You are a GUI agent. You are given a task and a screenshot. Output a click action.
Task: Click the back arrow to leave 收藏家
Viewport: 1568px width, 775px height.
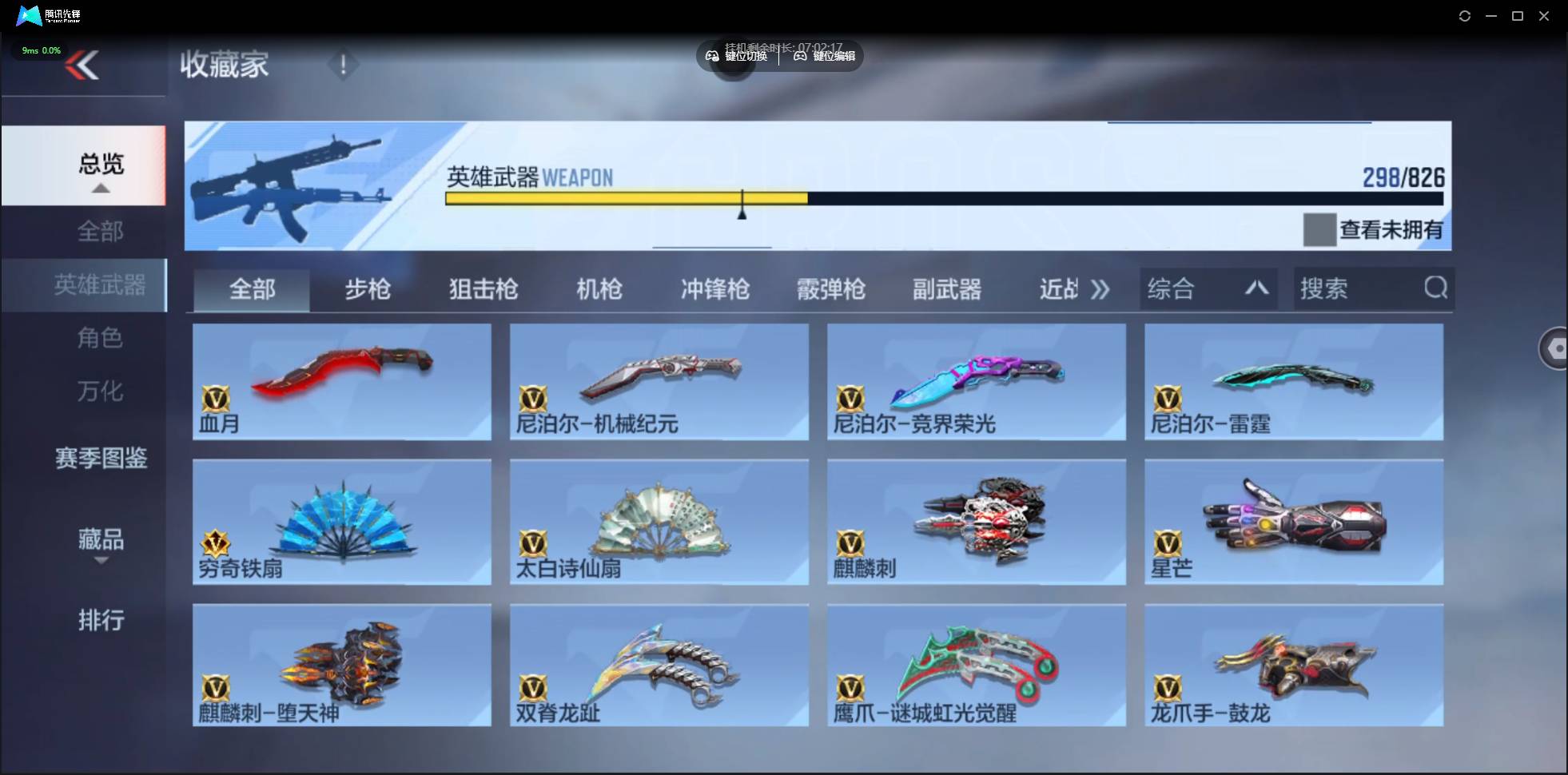pyautogui.click(x=84, y=64)
